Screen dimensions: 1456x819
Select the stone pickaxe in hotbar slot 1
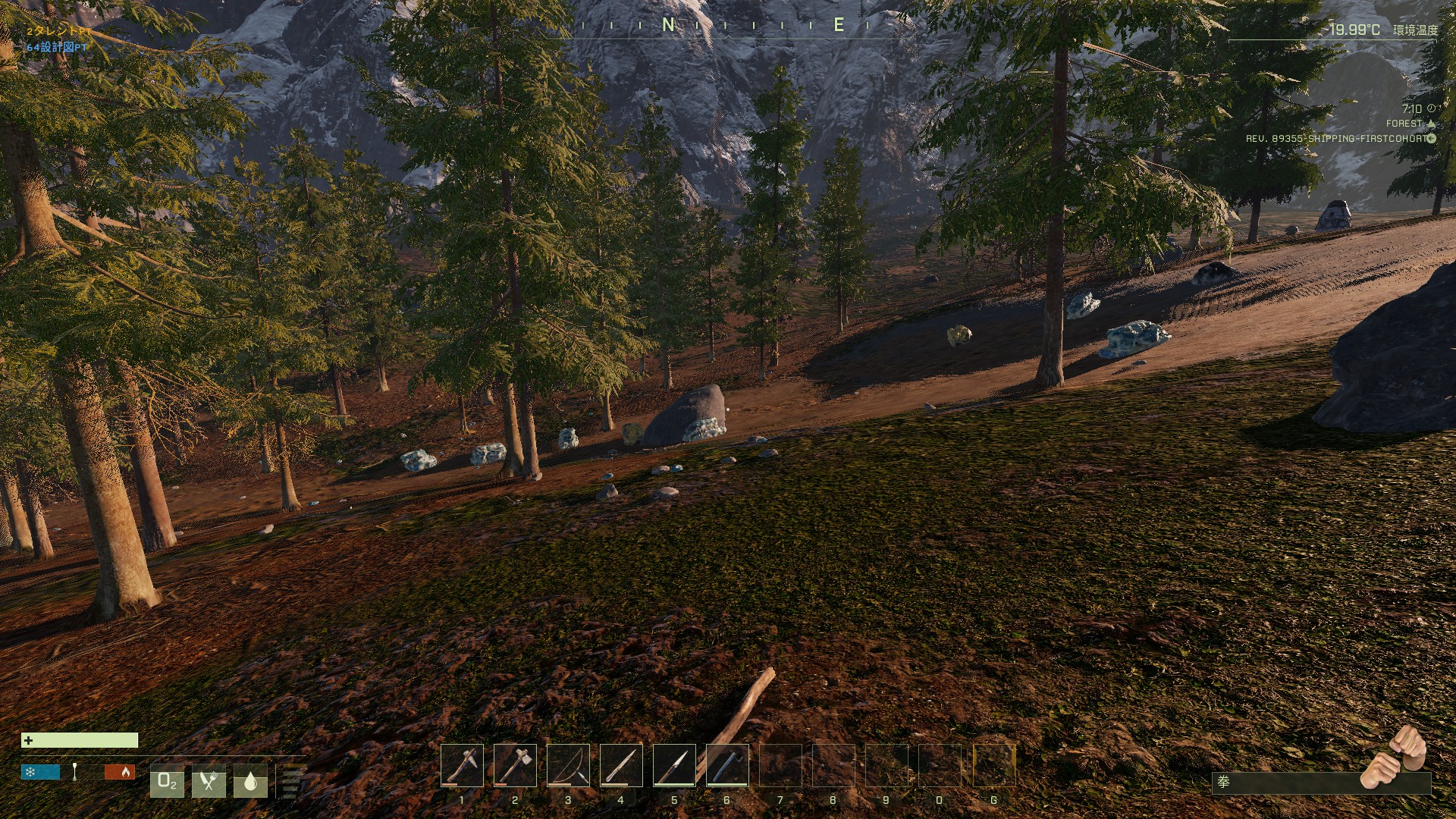(x=462, y=765)
